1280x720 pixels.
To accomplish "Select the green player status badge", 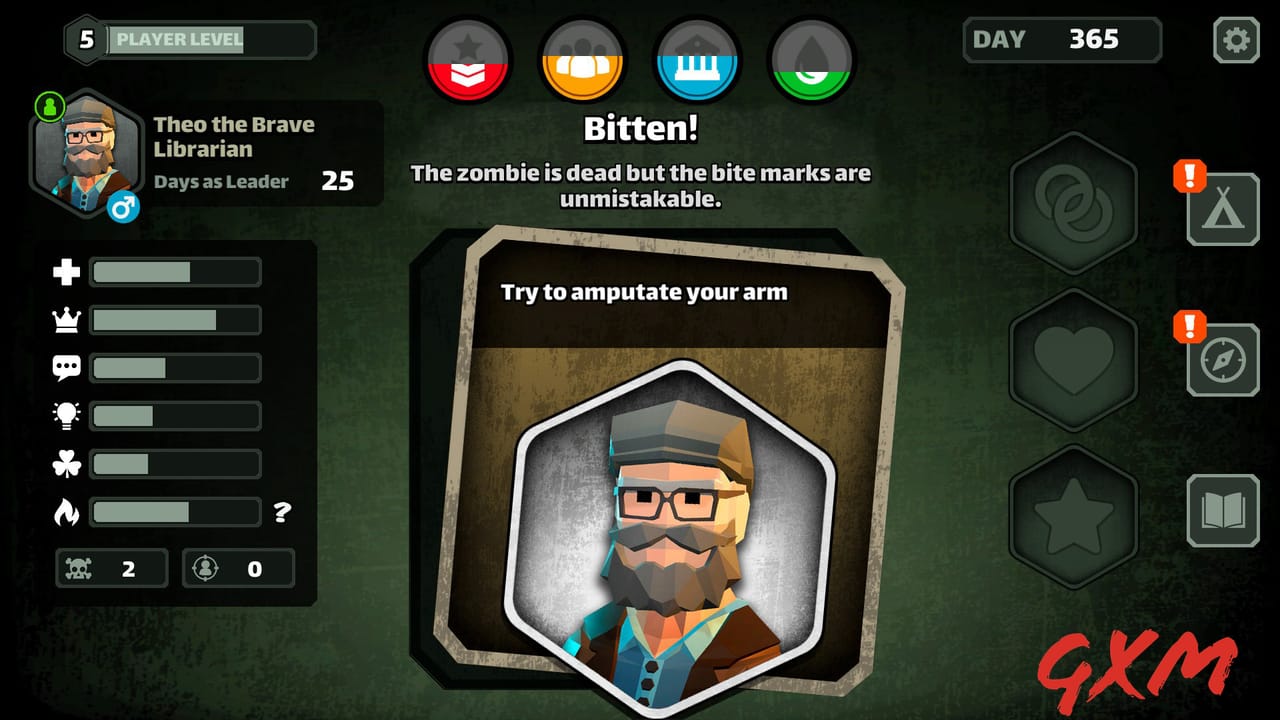I will coord(49,105).
